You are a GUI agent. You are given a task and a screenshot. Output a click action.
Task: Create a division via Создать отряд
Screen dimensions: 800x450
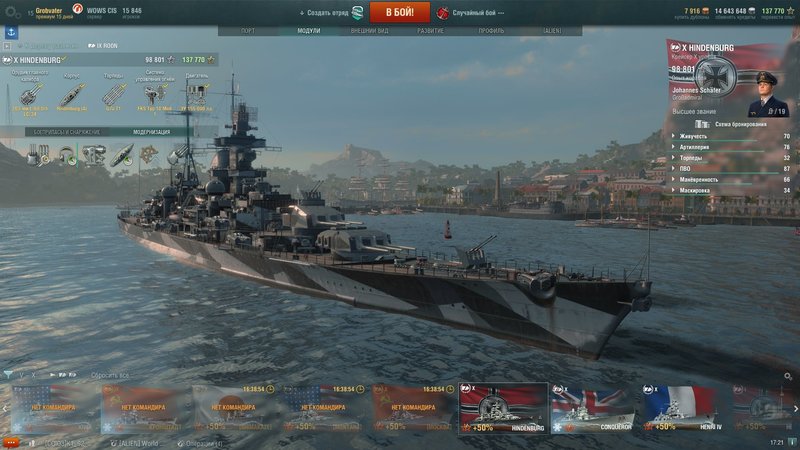(330, 12)
